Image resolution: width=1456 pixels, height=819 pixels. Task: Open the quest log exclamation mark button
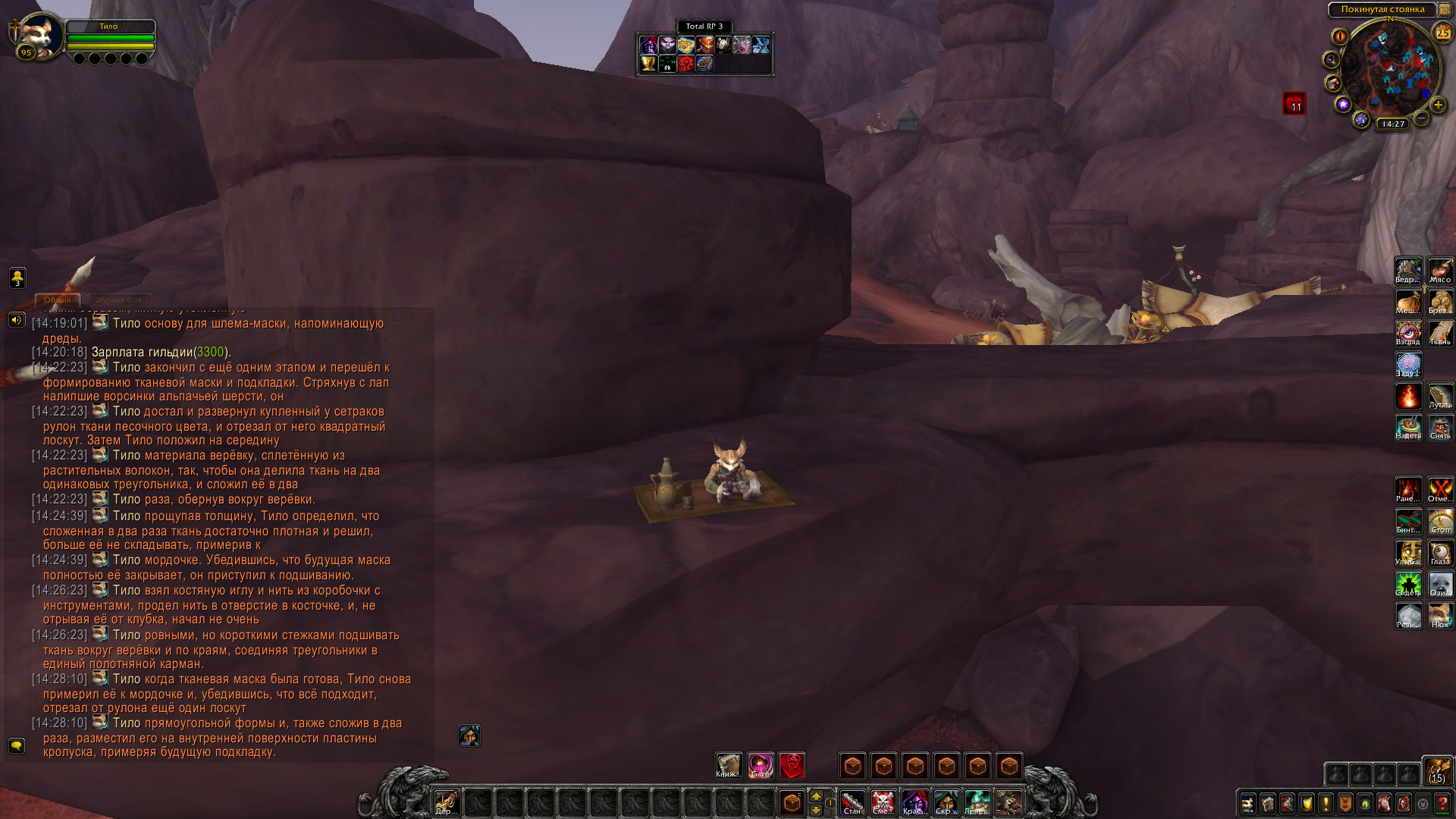(x=1326, y=803)
